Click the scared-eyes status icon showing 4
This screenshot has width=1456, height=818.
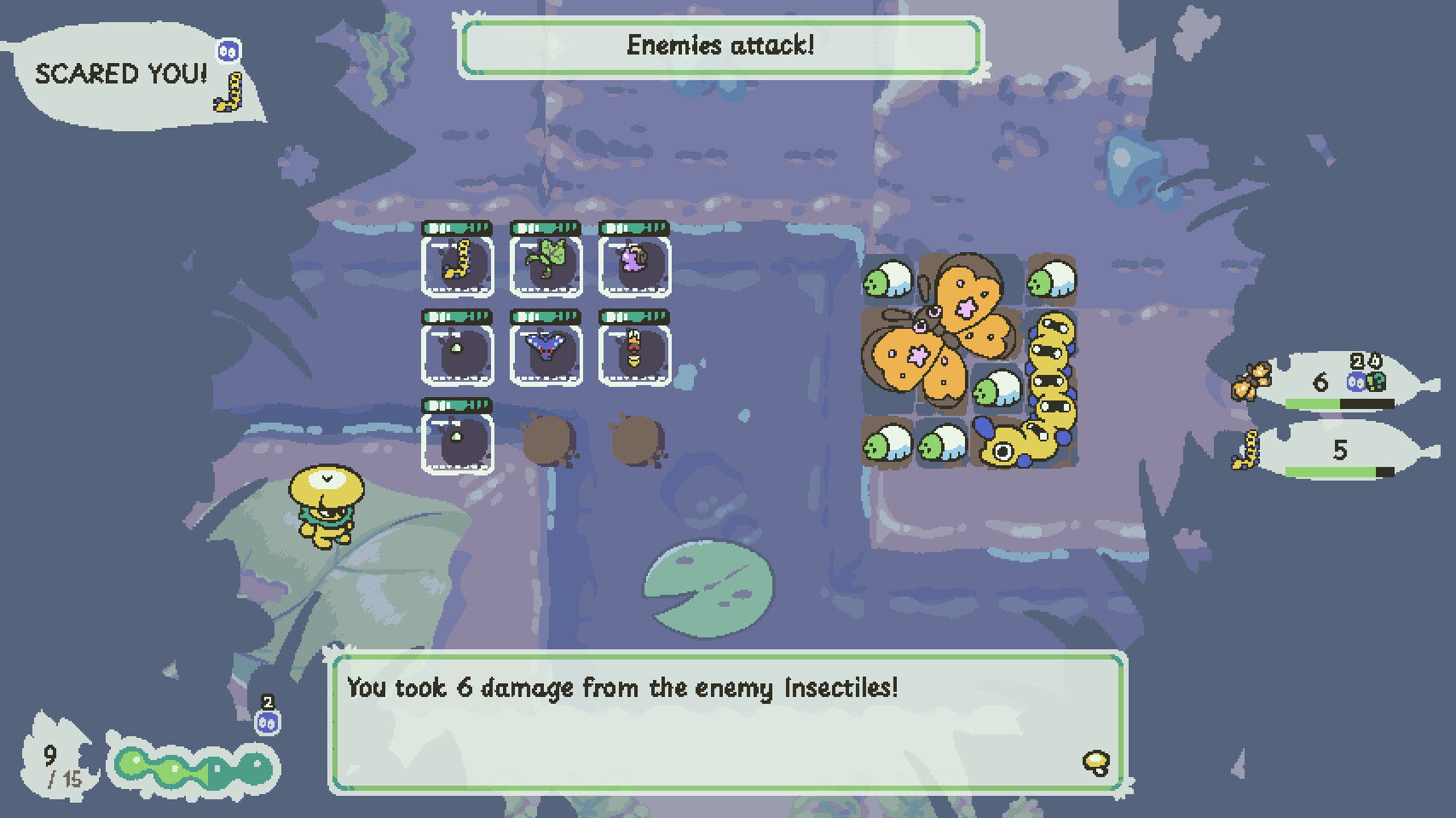[x=1355, y=382]
